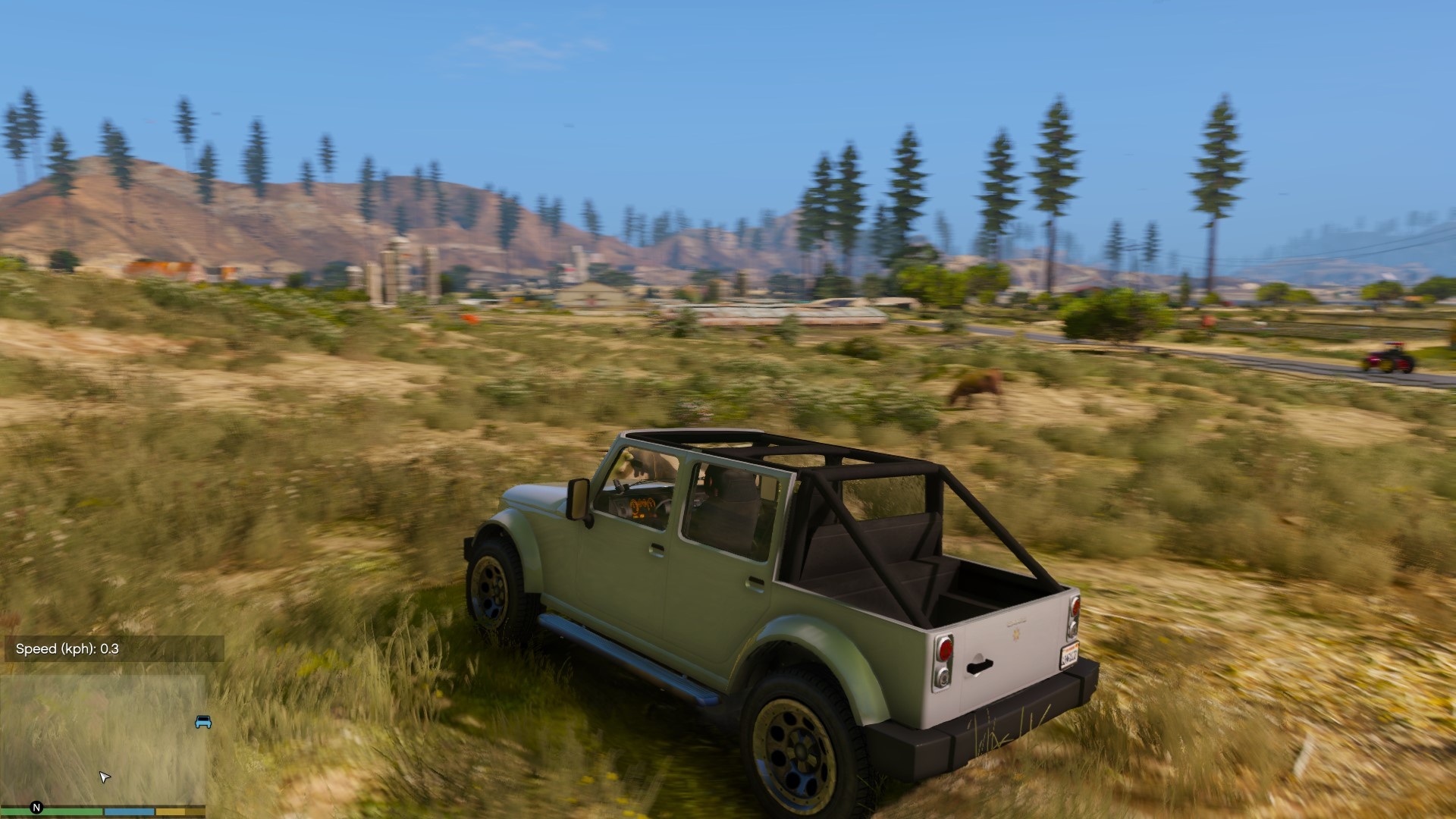Click the north compass marker
This screenshot has width=1456, height=819.
point(36,808)
